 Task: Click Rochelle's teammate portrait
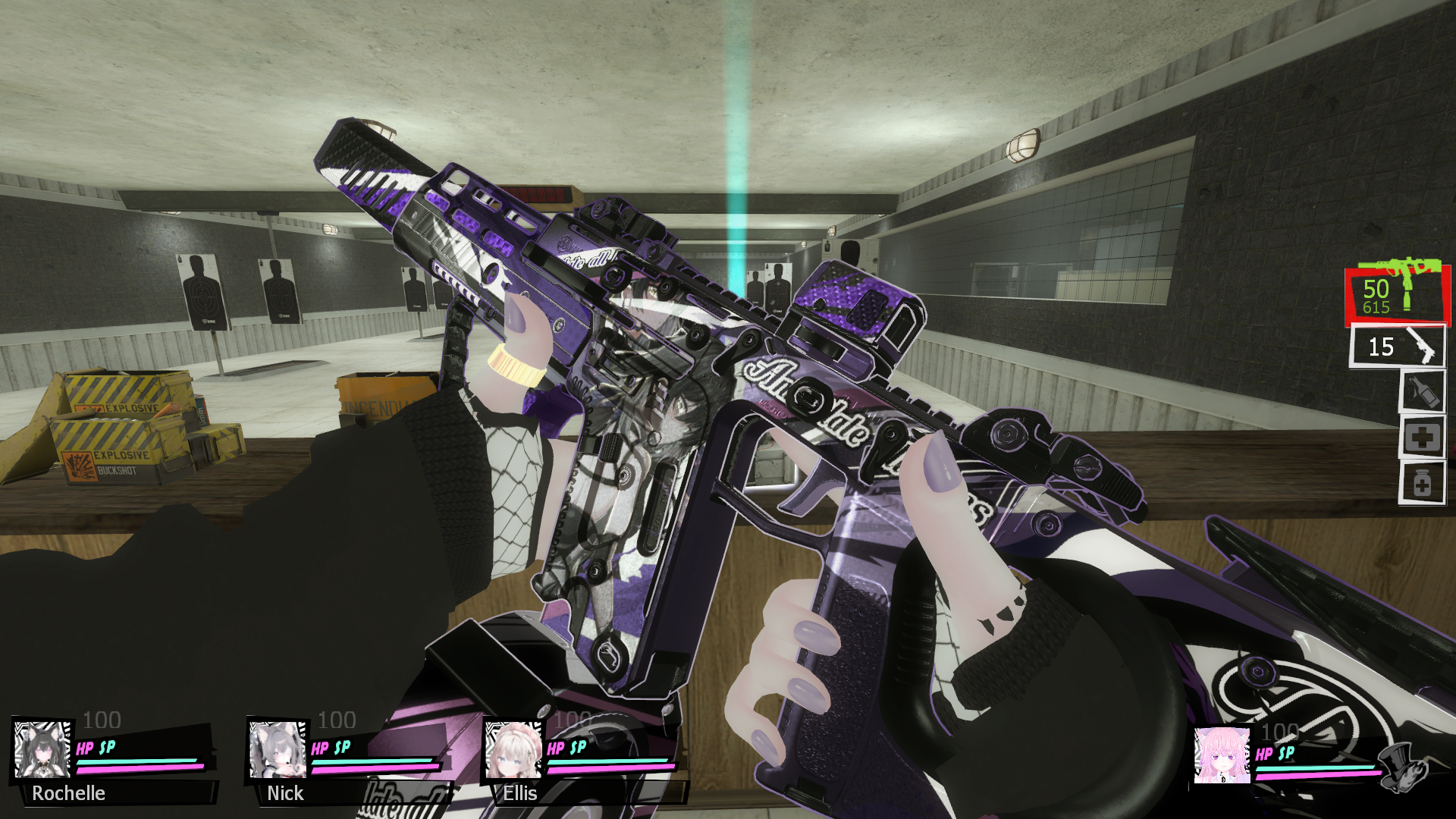(42, 750)
